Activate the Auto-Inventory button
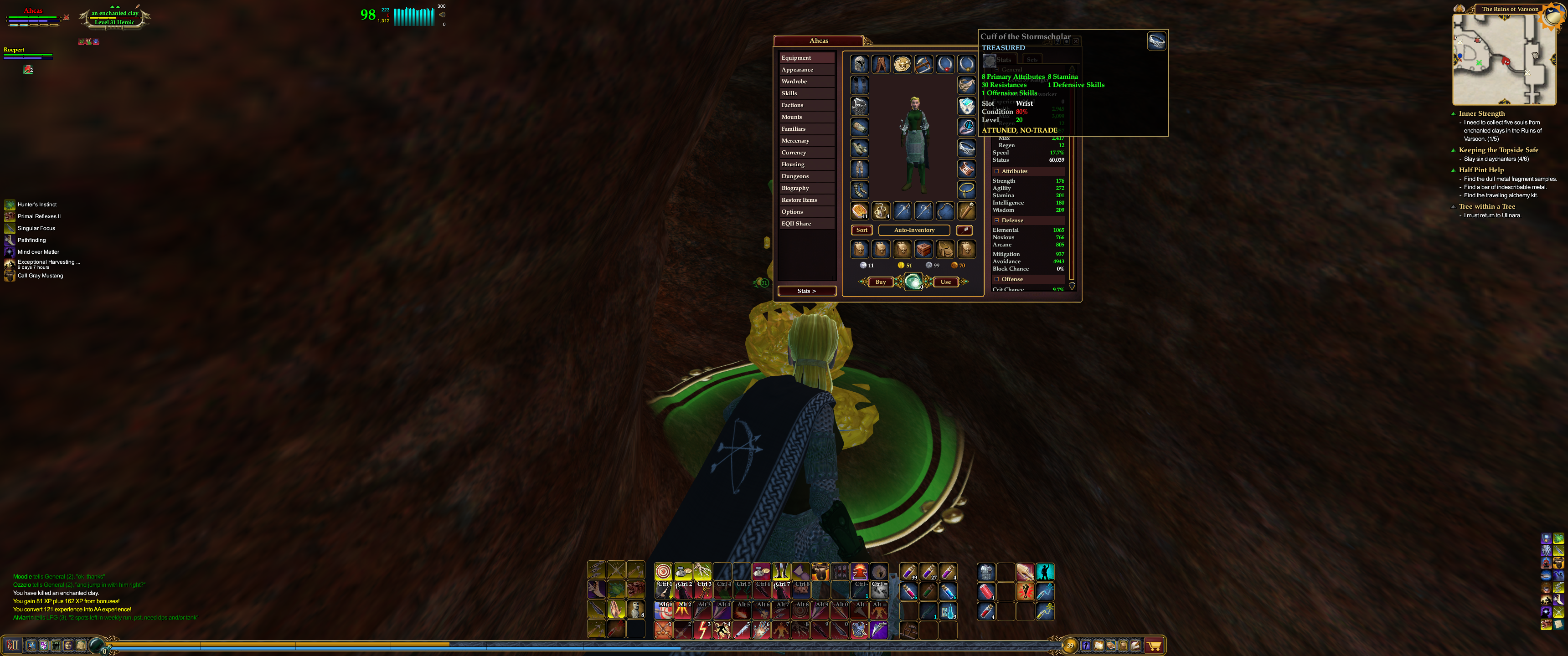This screenshot has height=656, width=1568. click(913, 230)
